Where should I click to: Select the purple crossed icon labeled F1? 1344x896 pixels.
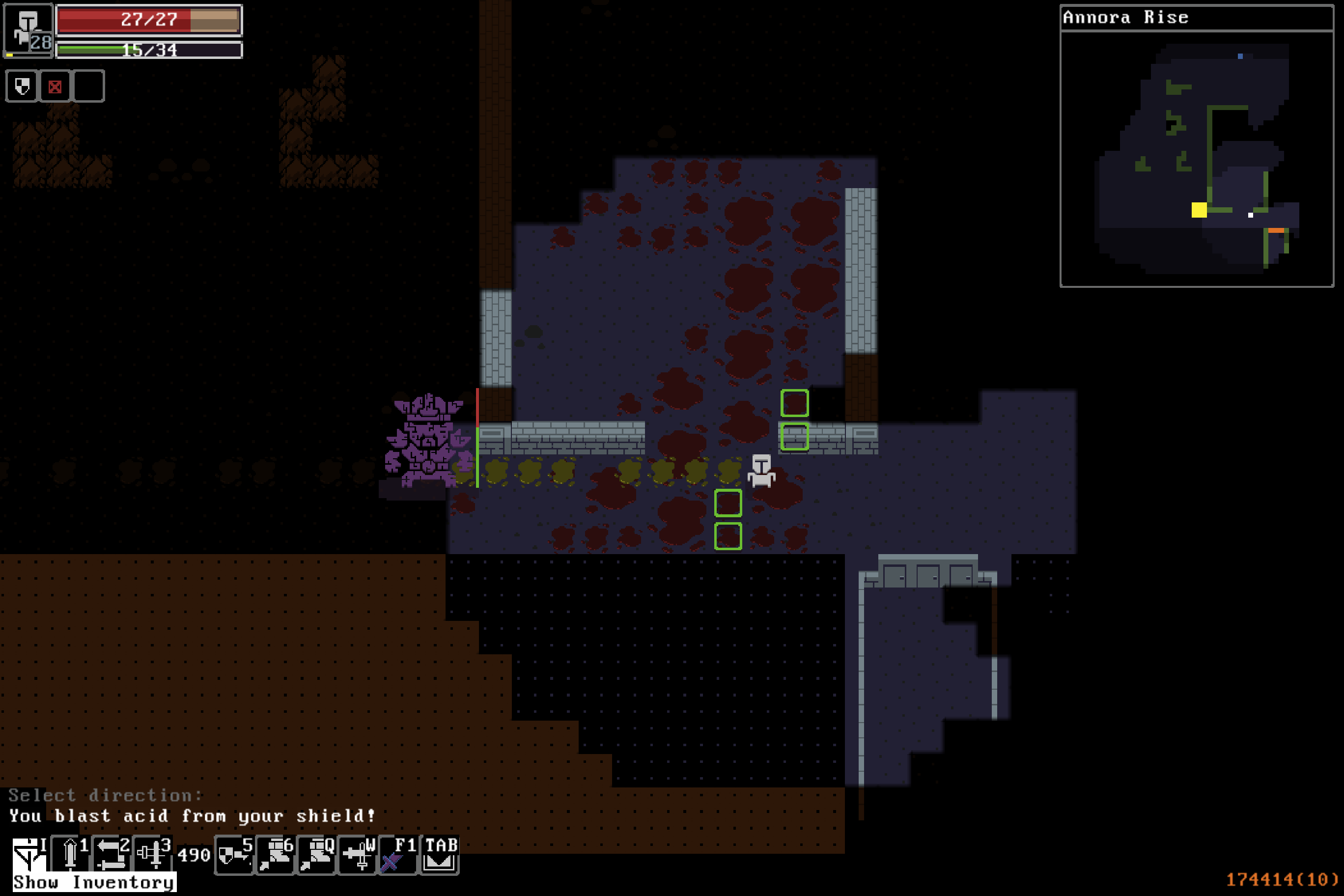point(398,855)
